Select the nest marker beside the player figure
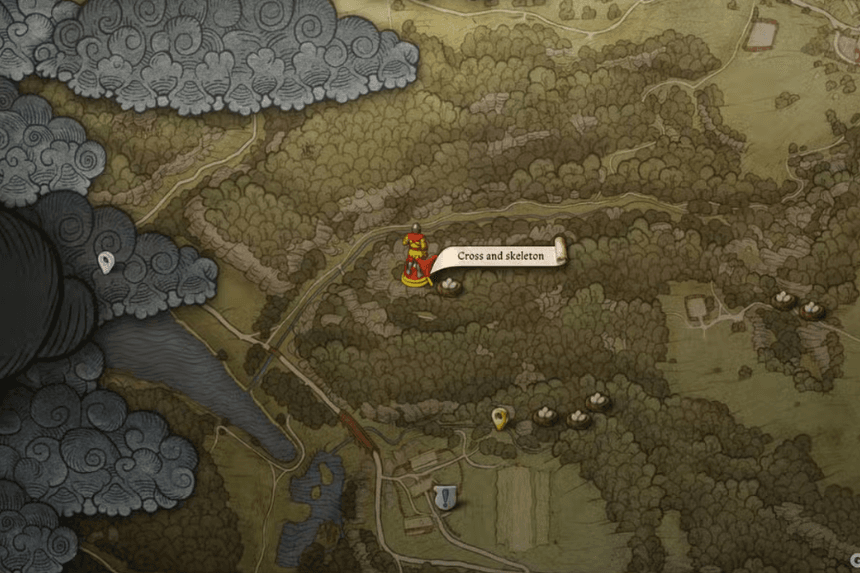Image resolution: width=860 pixels, height=573 pixels. (x=450, y=287)
